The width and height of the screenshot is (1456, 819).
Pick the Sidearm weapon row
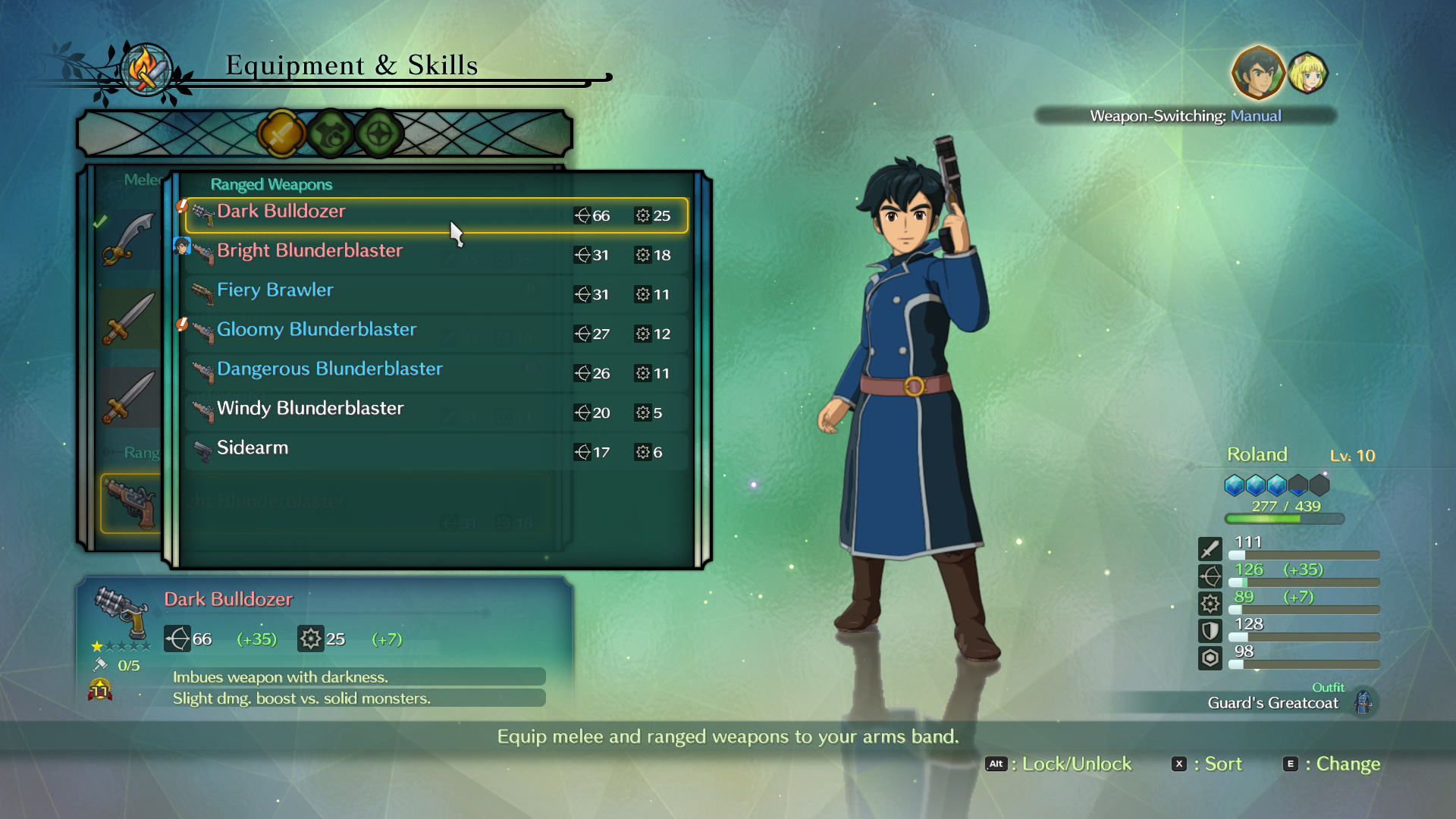[436, 452]
